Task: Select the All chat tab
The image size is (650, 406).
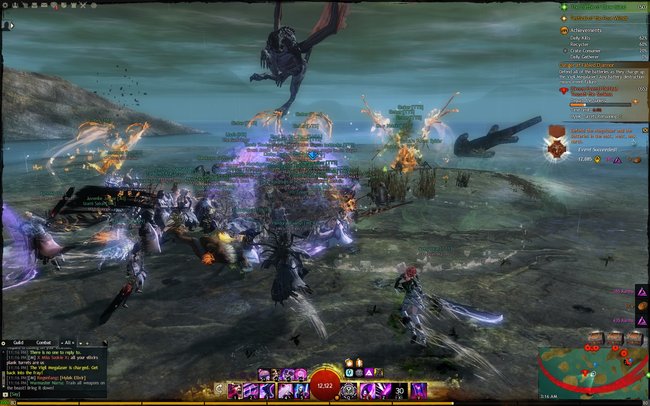Action: click(x=67, y=343)
